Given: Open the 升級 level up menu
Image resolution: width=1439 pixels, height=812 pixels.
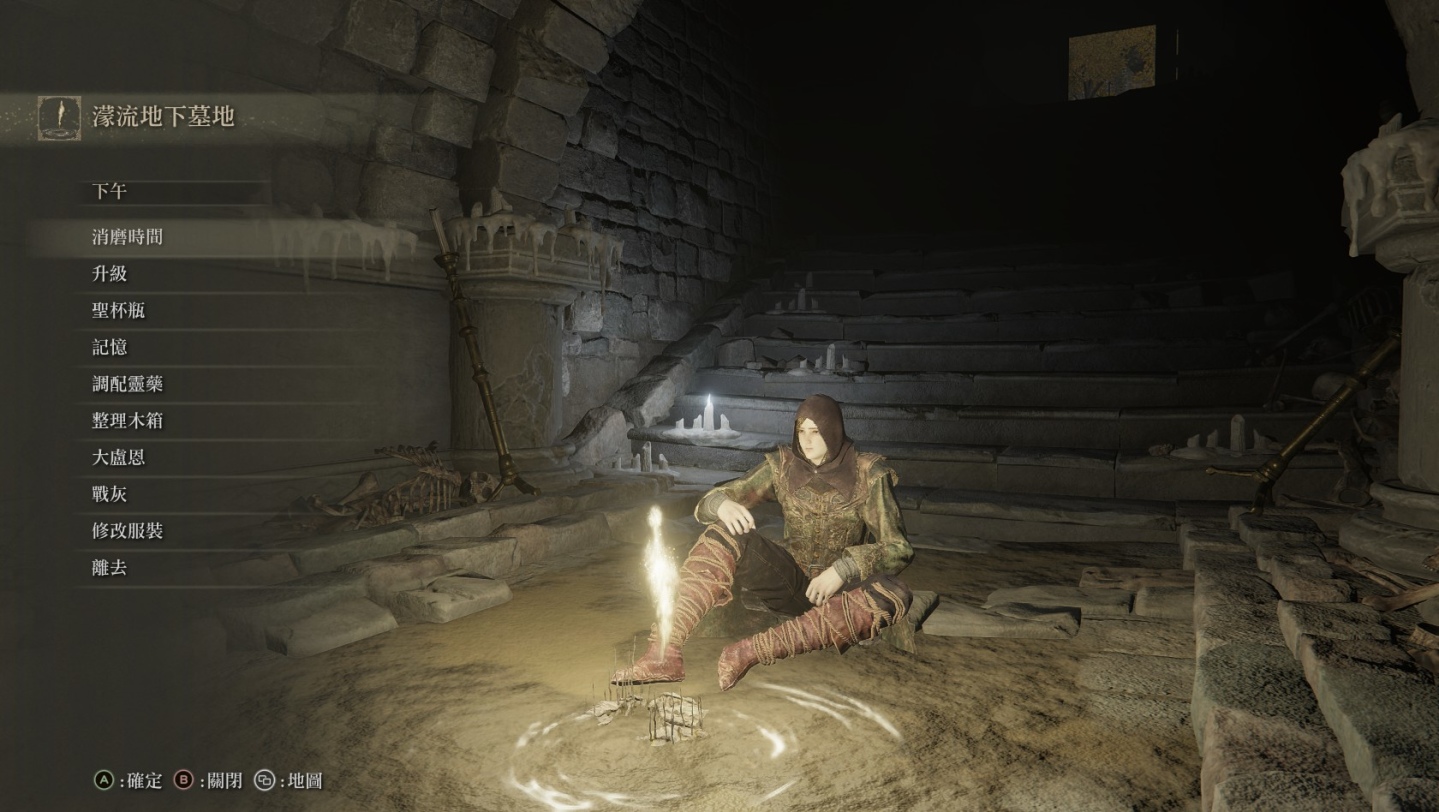Looking at the screenshot, I should [x=110, y=274].
